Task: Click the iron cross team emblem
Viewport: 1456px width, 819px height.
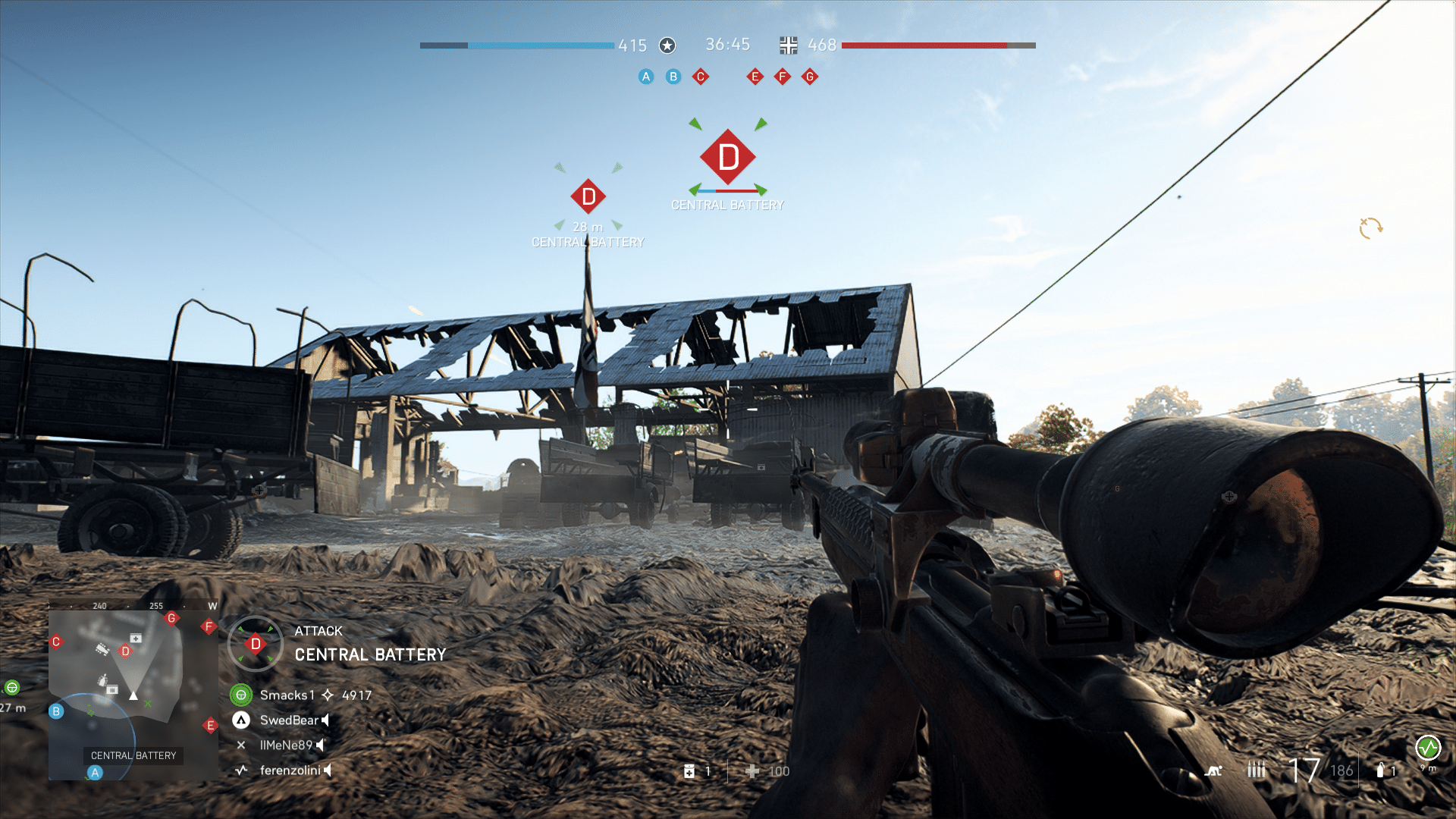Action: click(789, 45)
